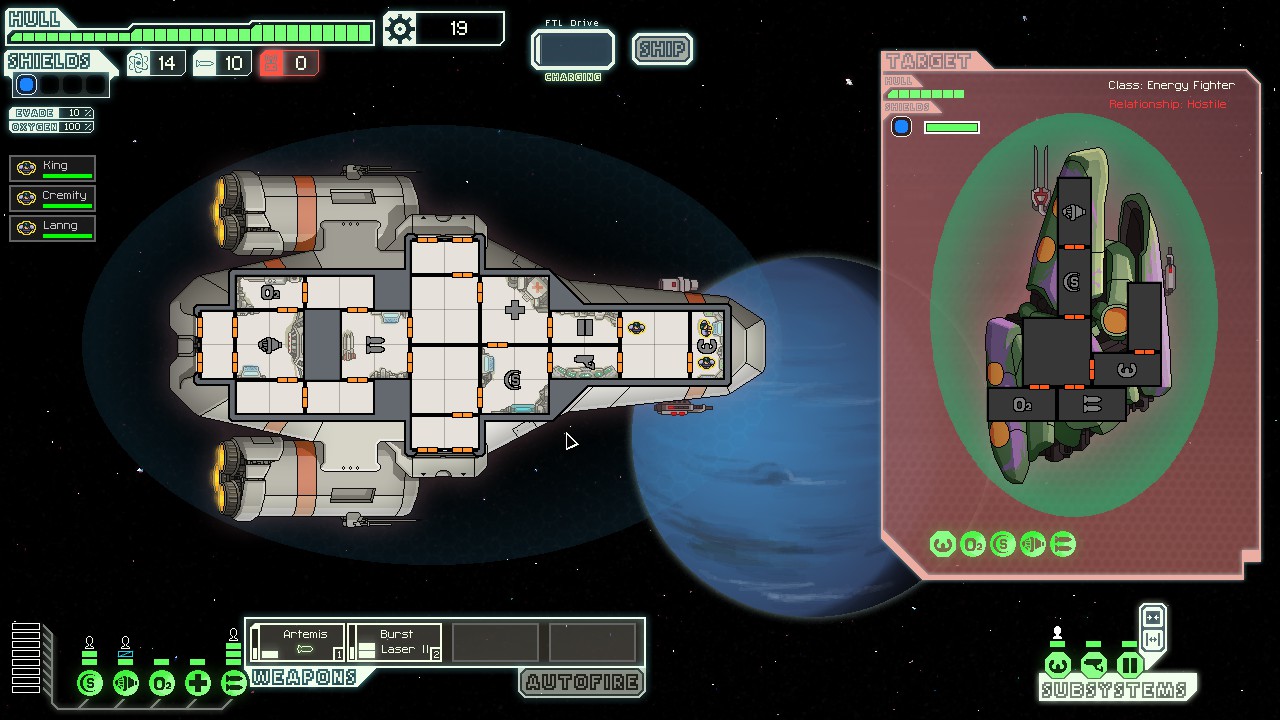
Task: Click the shields system power icon
Action: [90, 683]
